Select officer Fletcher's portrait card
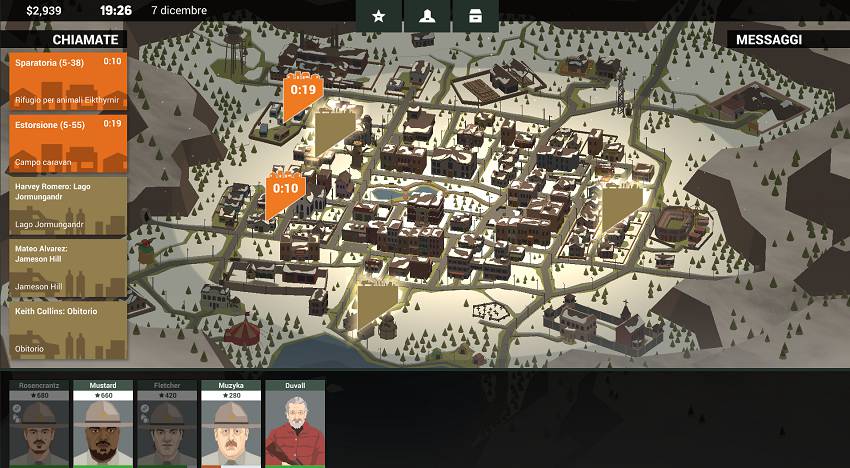The height and width of the screenshot is (468, 850). (167, 423)
